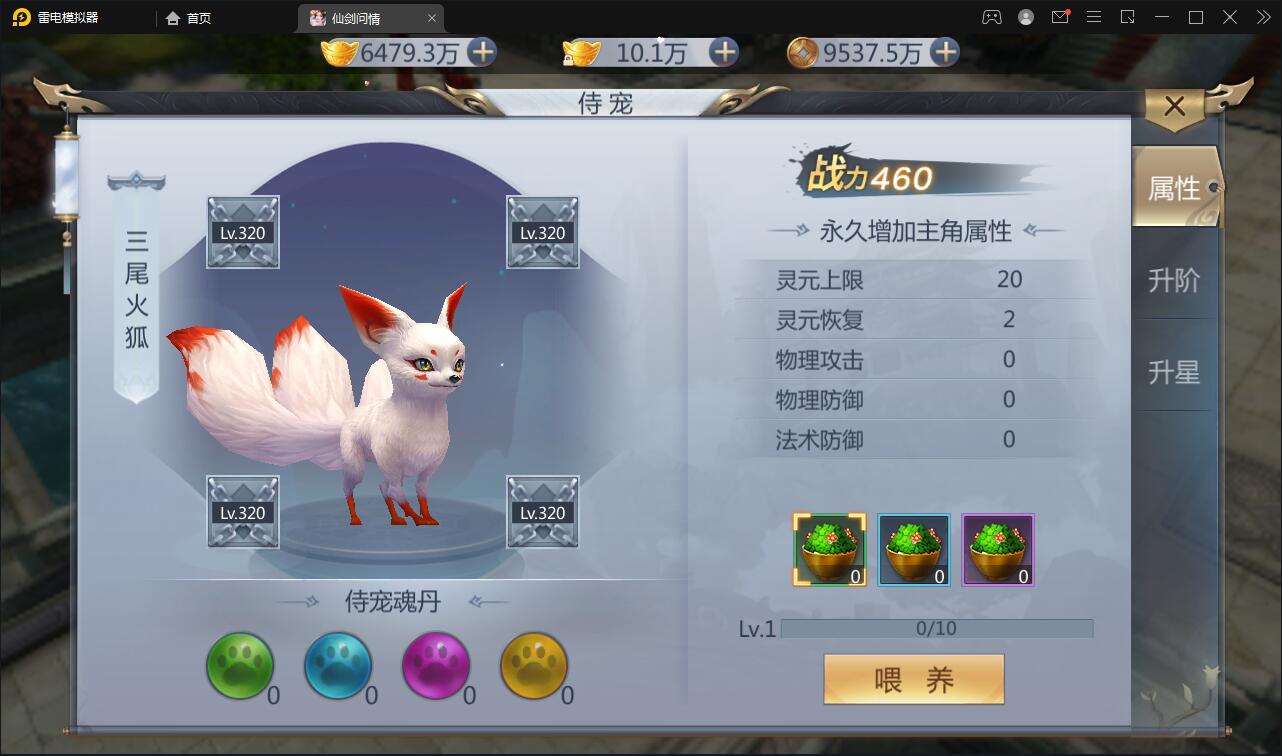Viewport: 1282px width, 756px height.
Task: Select the green-bordered feed item currently highlighted
Action: (829, 549)
